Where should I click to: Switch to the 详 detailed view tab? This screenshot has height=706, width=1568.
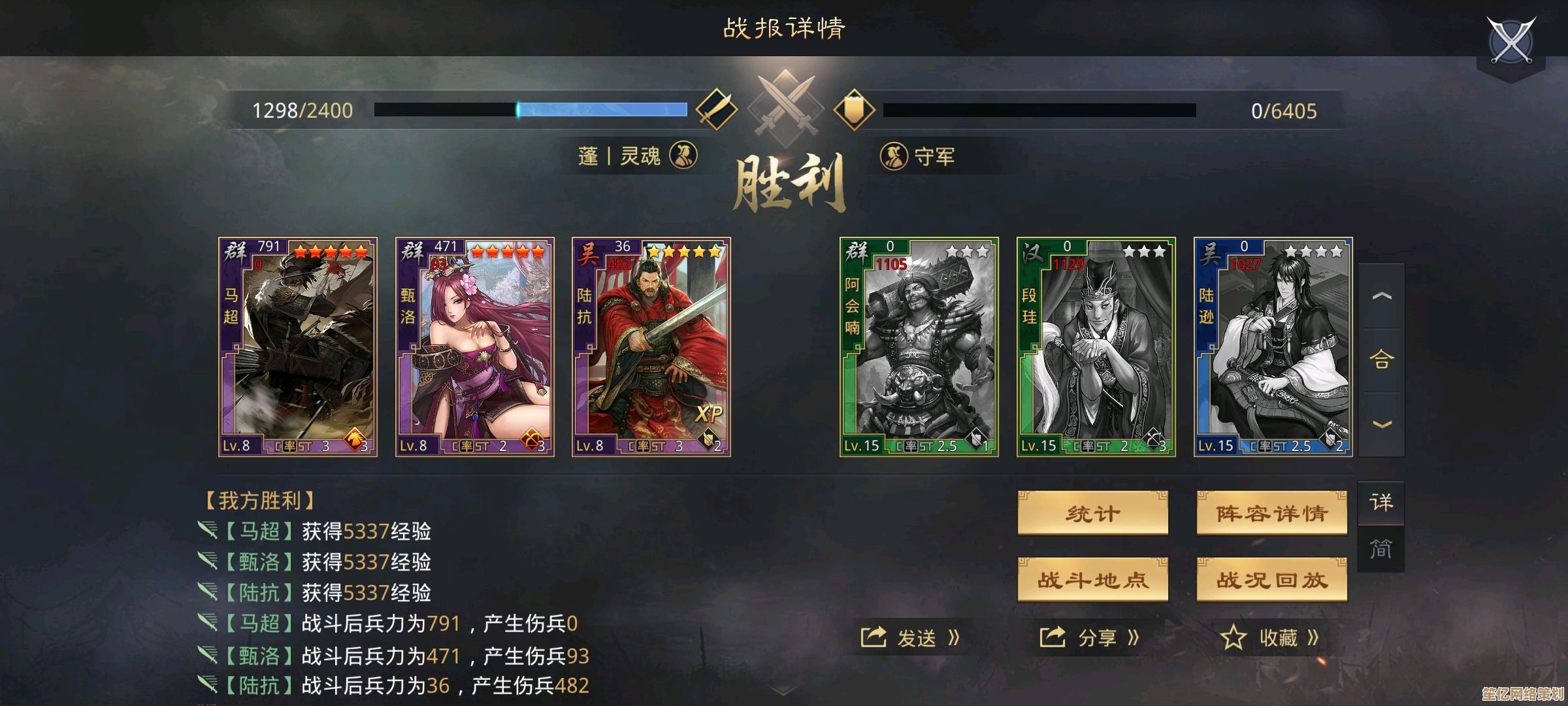pyautogui.click(x=1381, y=503)
